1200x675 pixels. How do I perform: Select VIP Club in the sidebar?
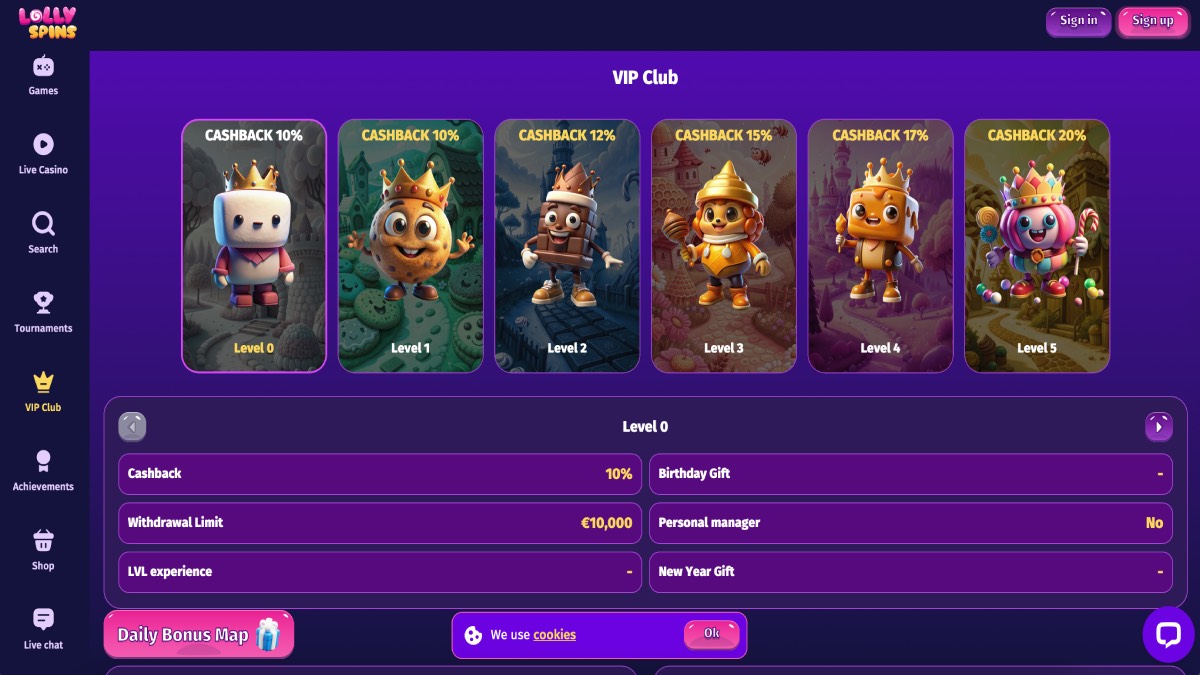(x=43, y=391)
